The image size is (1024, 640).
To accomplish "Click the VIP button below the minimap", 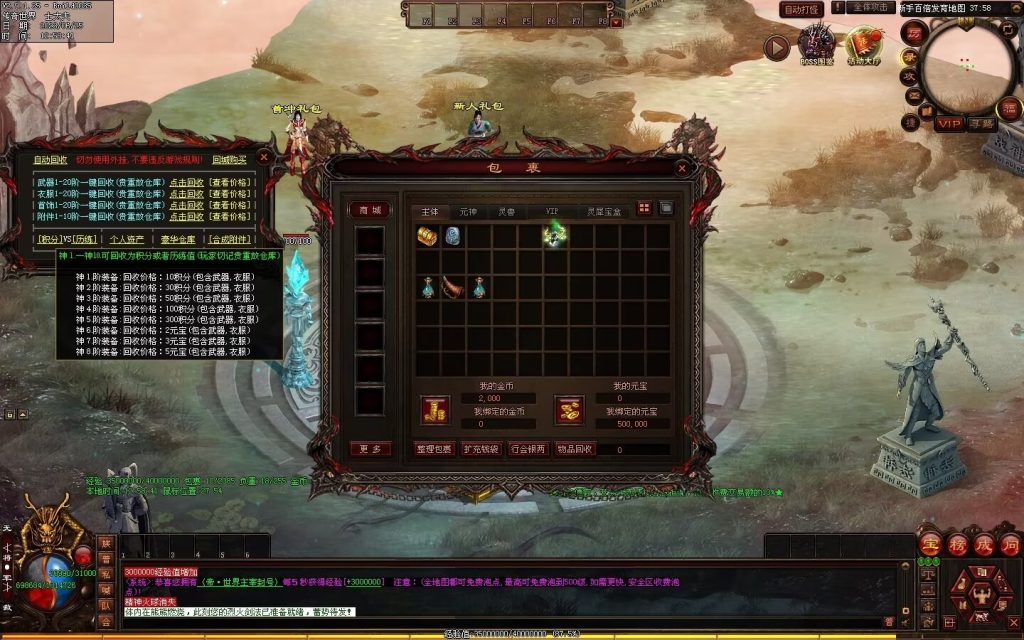I will tap(949, 124).
